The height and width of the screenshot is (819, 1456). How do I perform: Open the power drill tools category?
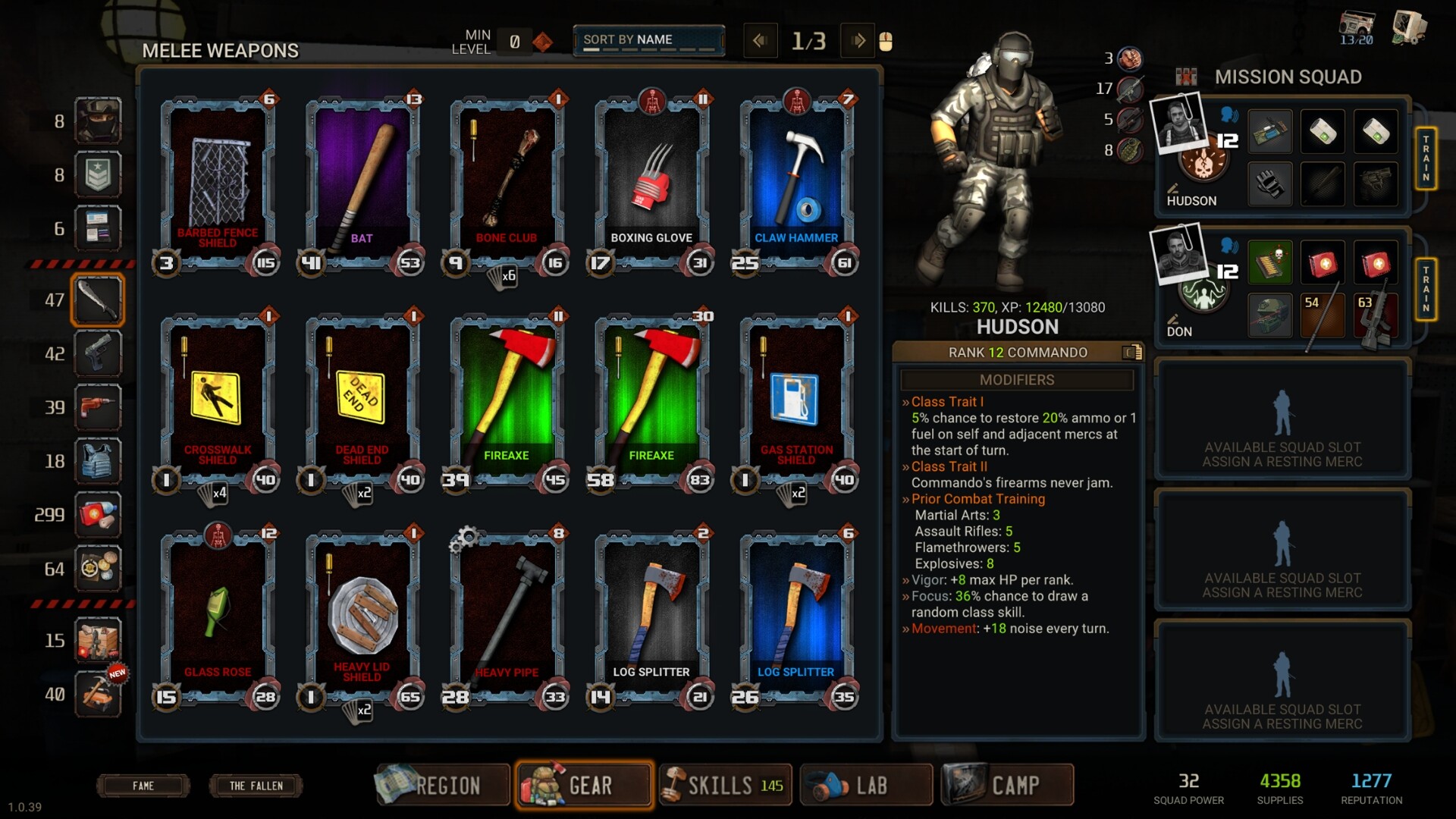[98, 408]
